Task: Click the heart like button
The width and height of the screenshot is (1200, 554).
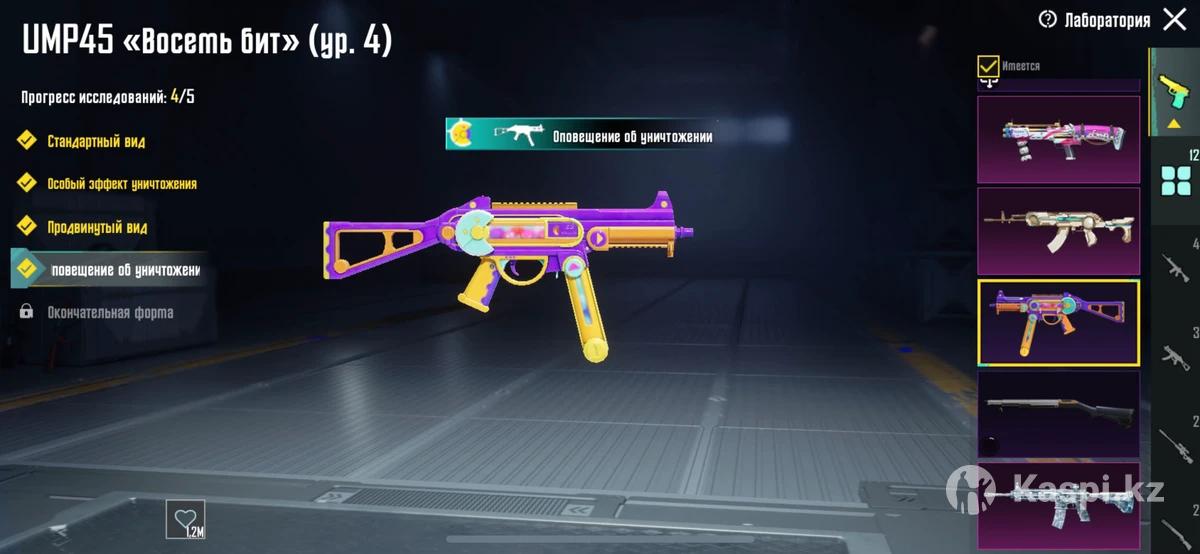Action: pos(185,519)
